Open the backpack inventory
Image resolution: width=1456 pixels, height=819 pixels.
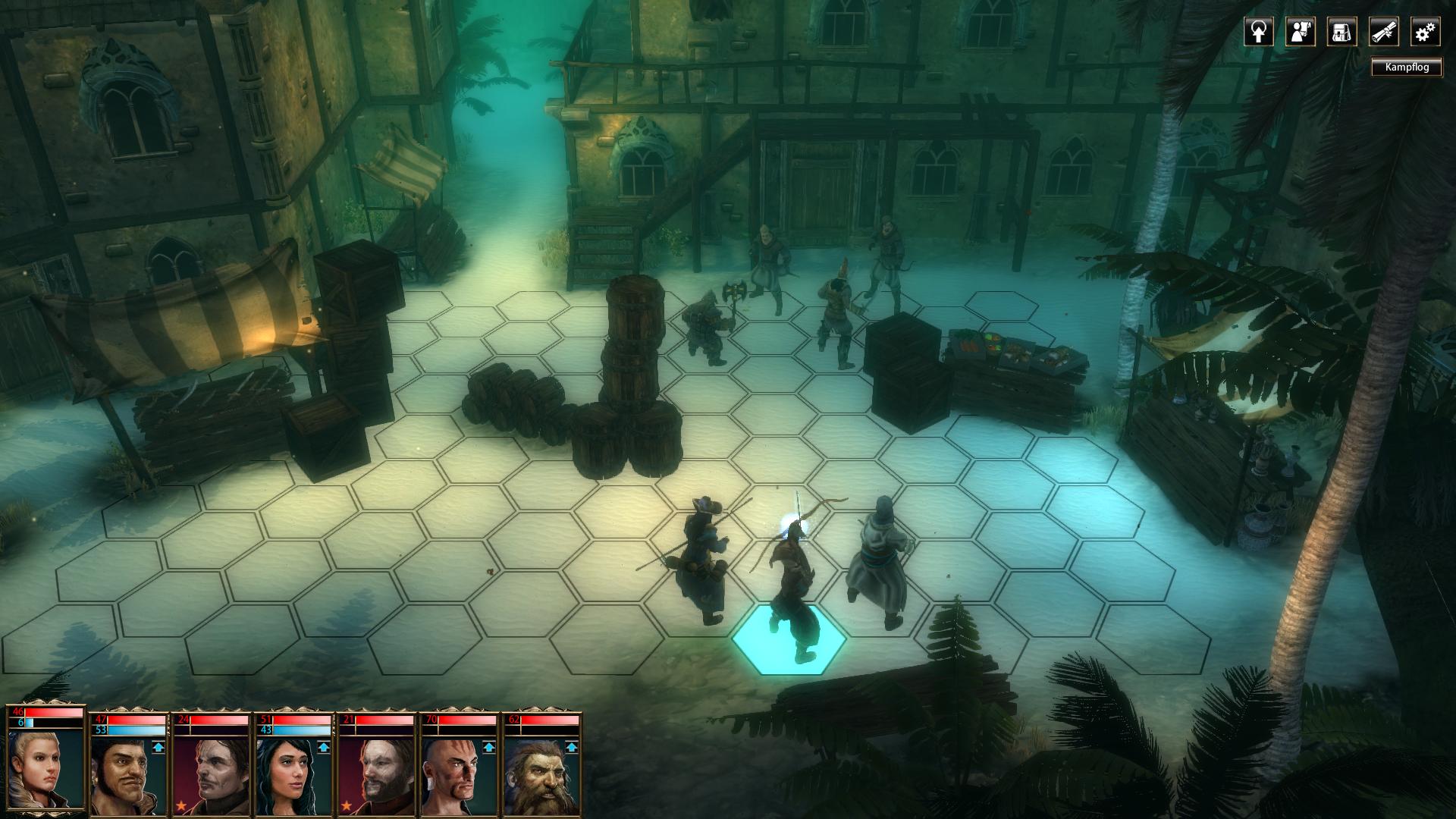(1341, 33)
